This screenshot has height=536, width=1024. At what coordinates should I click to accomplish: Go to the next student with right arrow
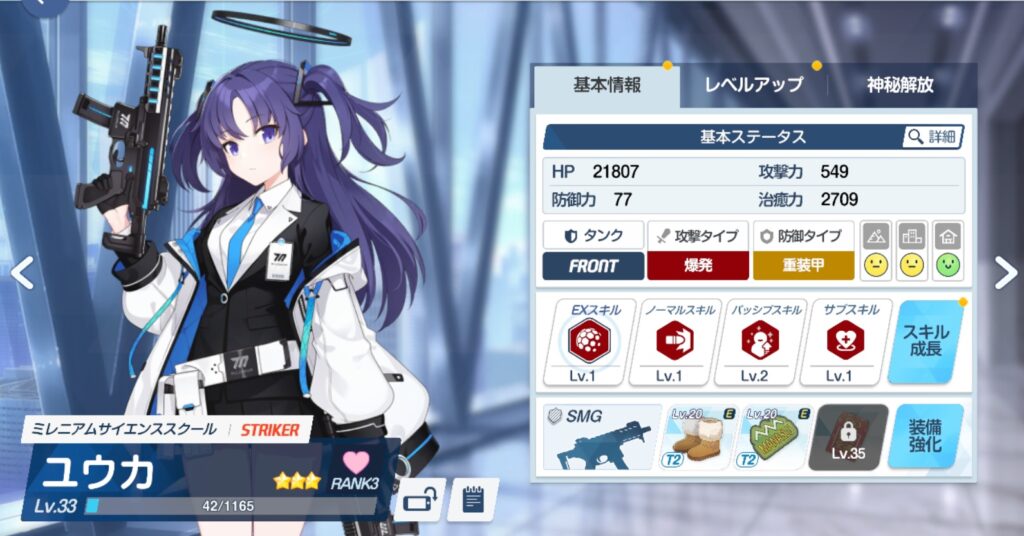(1005, 267)
